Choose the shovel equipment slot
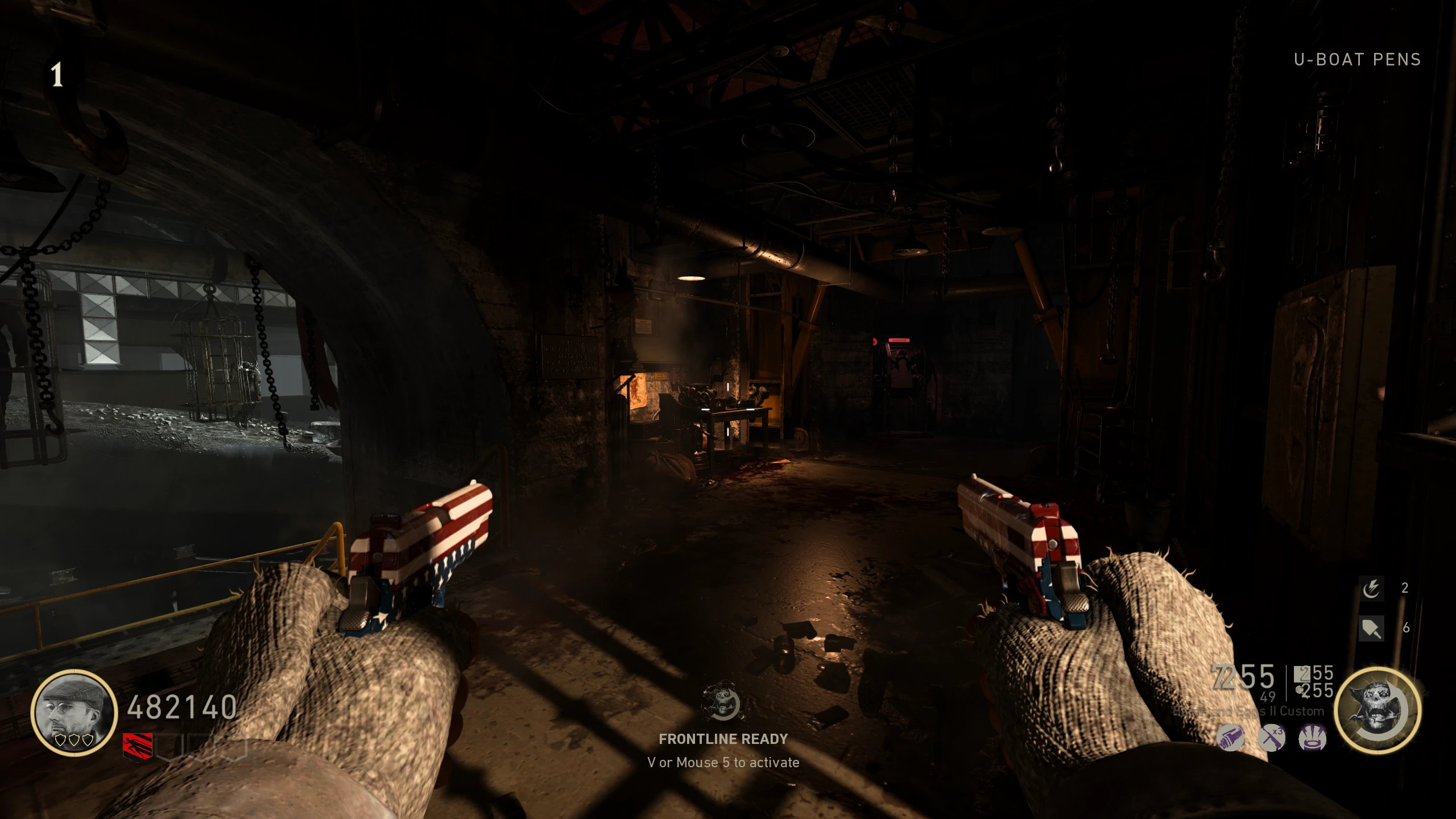Screen dimensions: 1456x819 pos(1371,628)
